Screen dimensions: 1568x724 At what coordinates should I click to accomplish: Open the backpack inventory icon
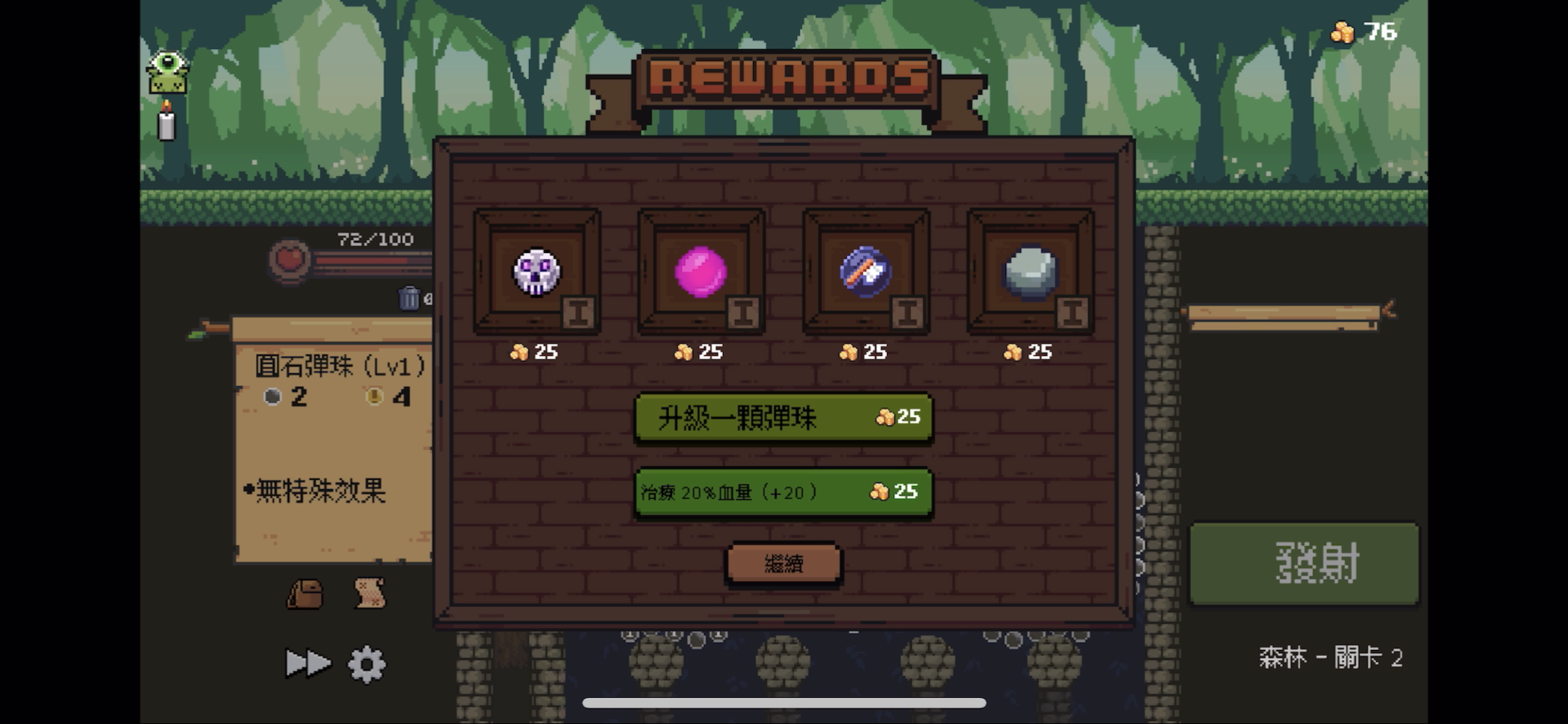click(x=305, y=593)
